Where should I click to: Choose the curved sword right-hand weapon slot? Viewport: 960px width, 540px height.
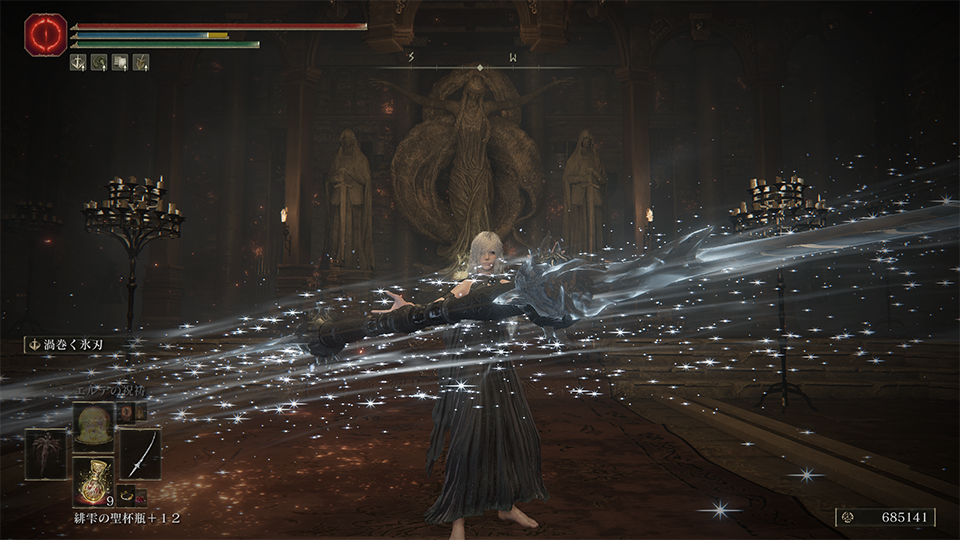140,453
